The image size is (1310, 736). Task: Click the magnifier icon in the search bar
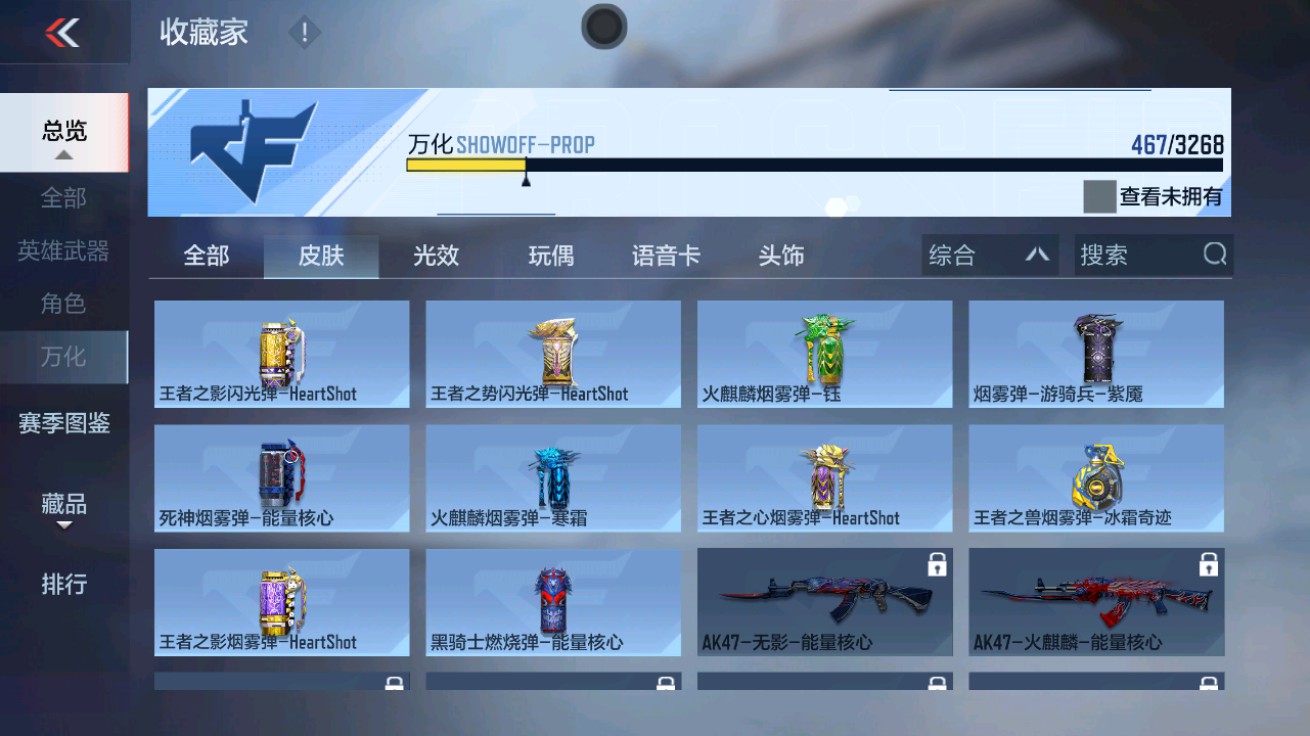click(1215, 255)
